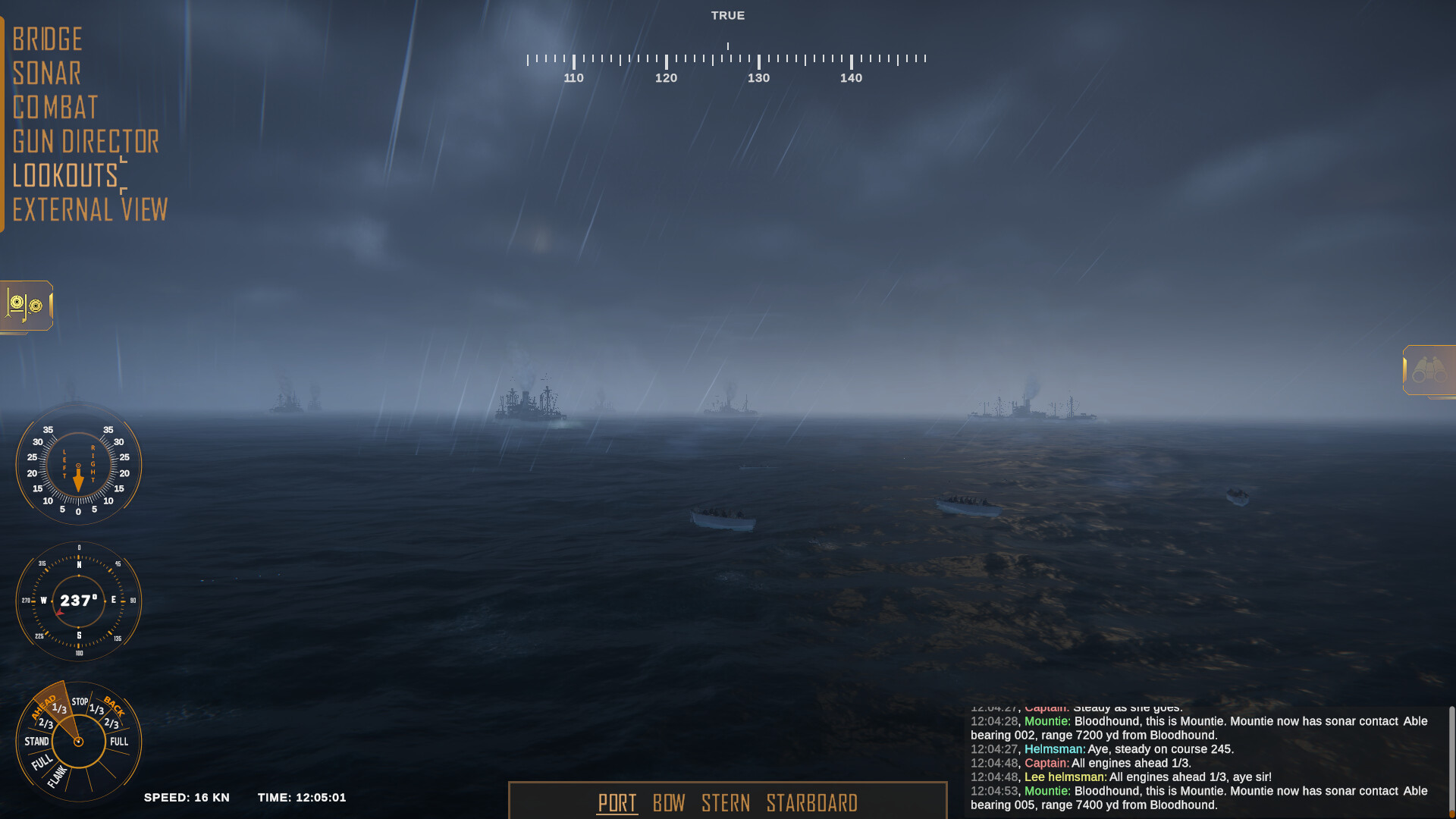This screenshot has width=1456, height=819.
Task: Expand the GUN DIRECTOR station view
Action: click(86, 143)
